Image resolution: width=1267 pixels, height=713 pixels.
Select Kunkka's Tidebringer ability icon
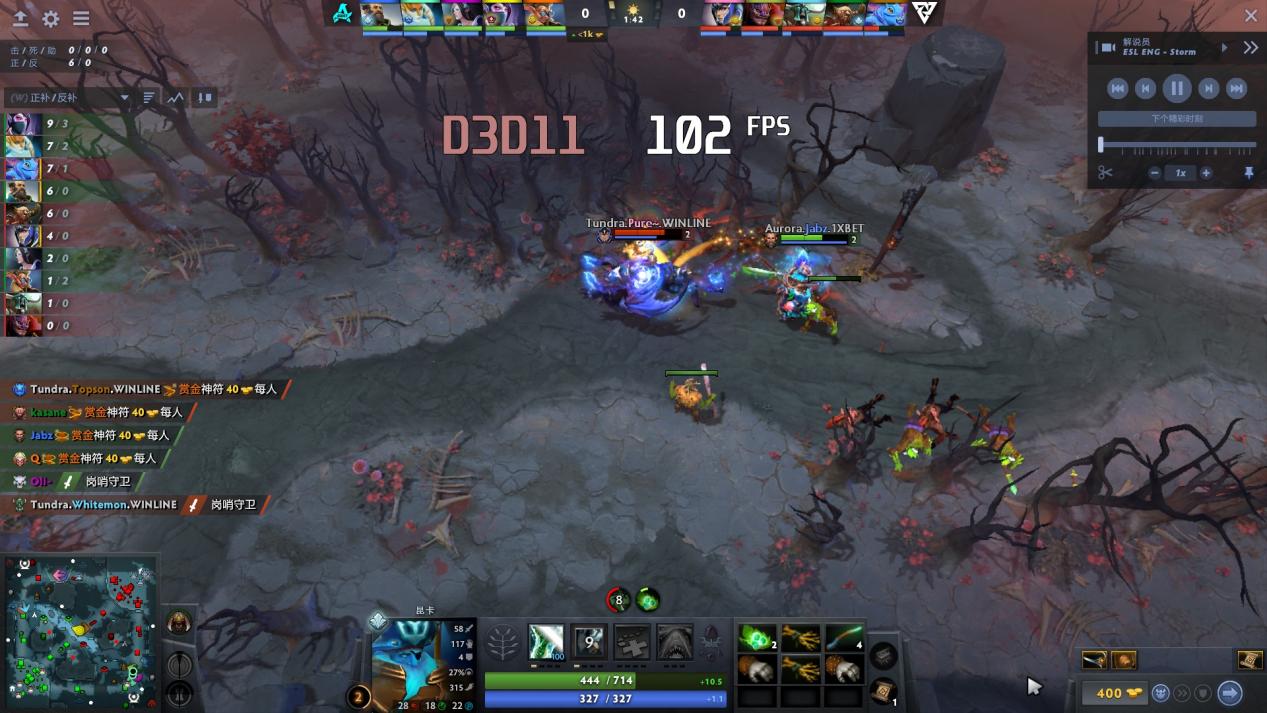point(589,642)
